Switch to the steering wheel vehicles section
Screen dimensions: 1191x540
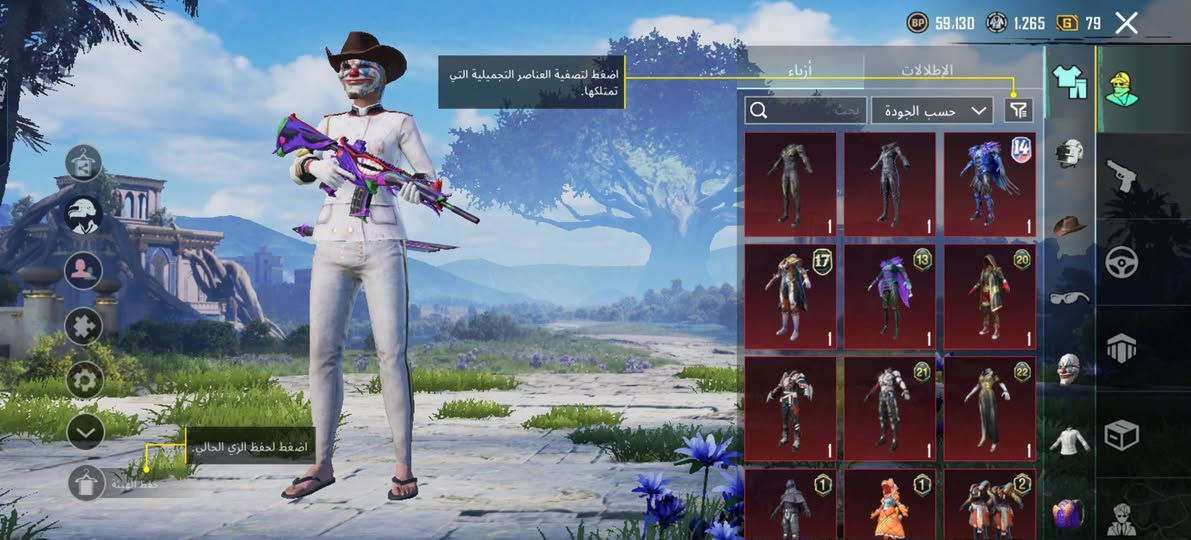(x=1121, y=262)
